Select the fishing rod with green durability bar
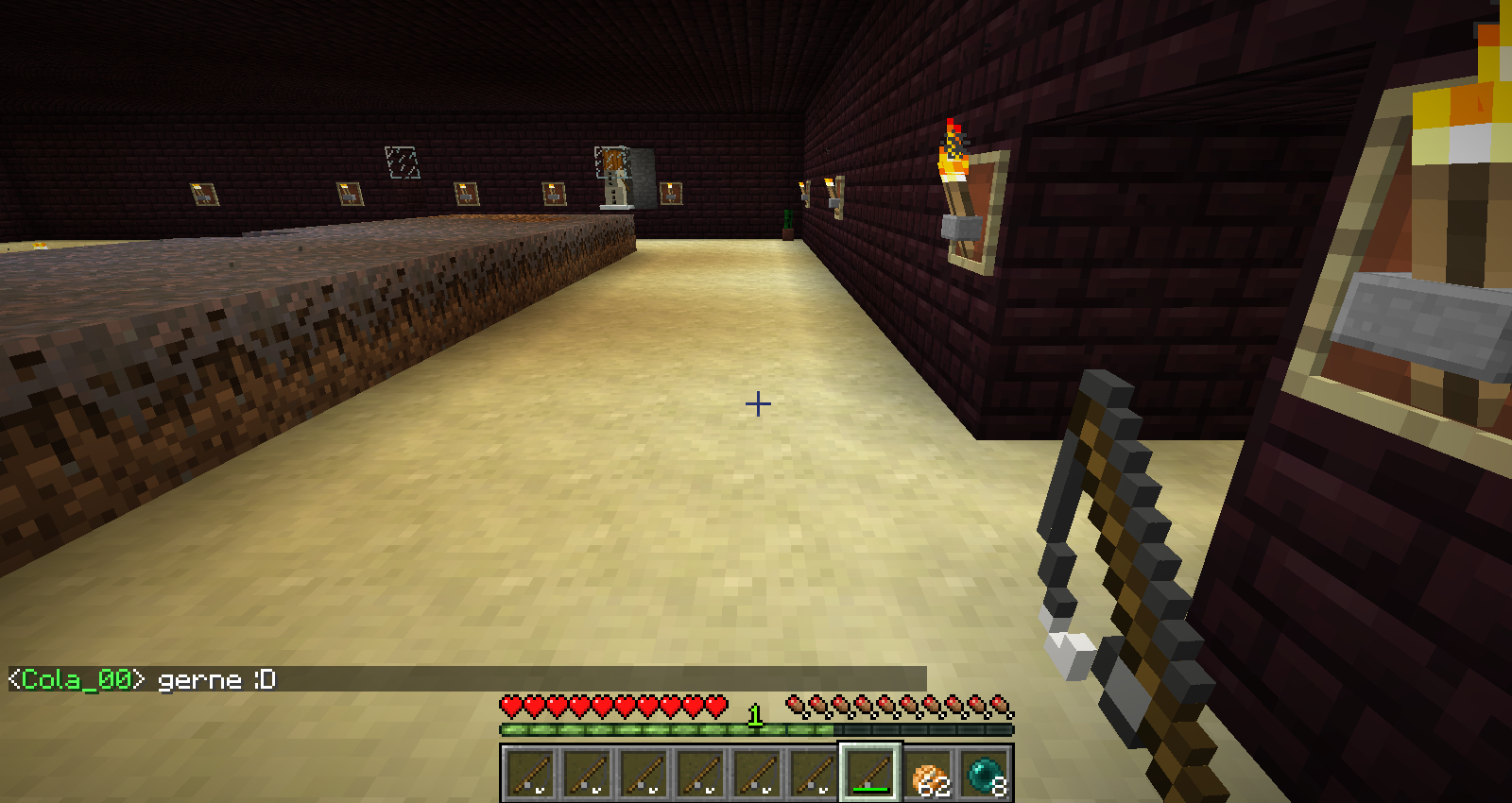Screen dimensions: 1512x803 pos(870,773)
